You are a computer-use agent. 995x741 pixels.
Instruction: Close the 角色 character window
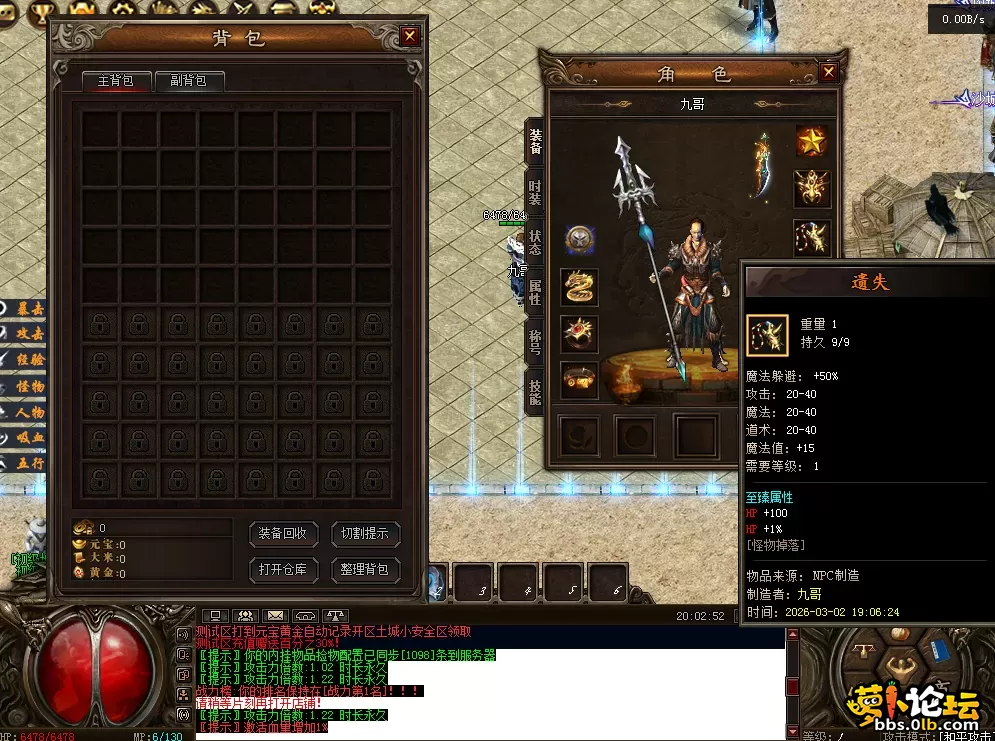click(828, 72)
